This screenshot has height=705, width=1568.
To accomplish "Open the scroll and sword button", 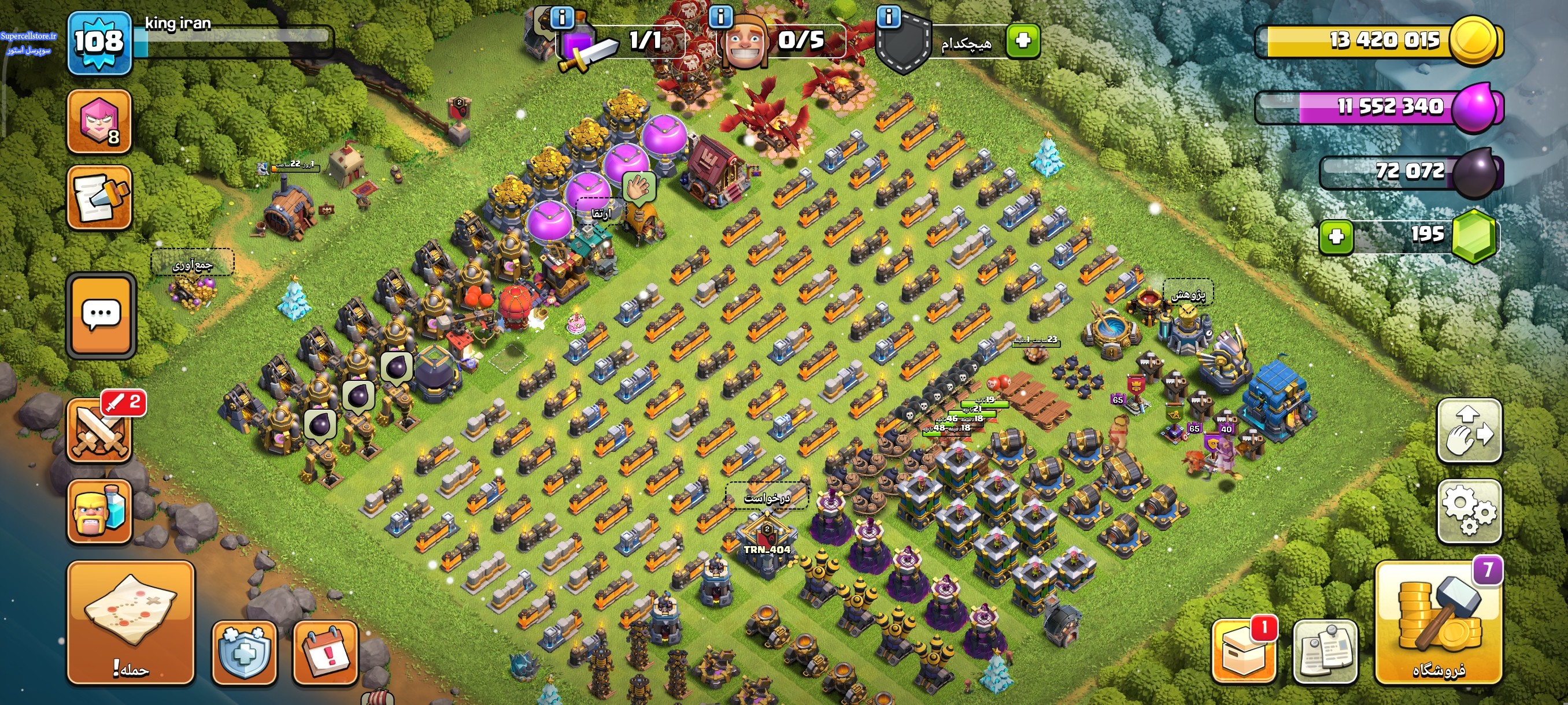I will click(100, 198).
